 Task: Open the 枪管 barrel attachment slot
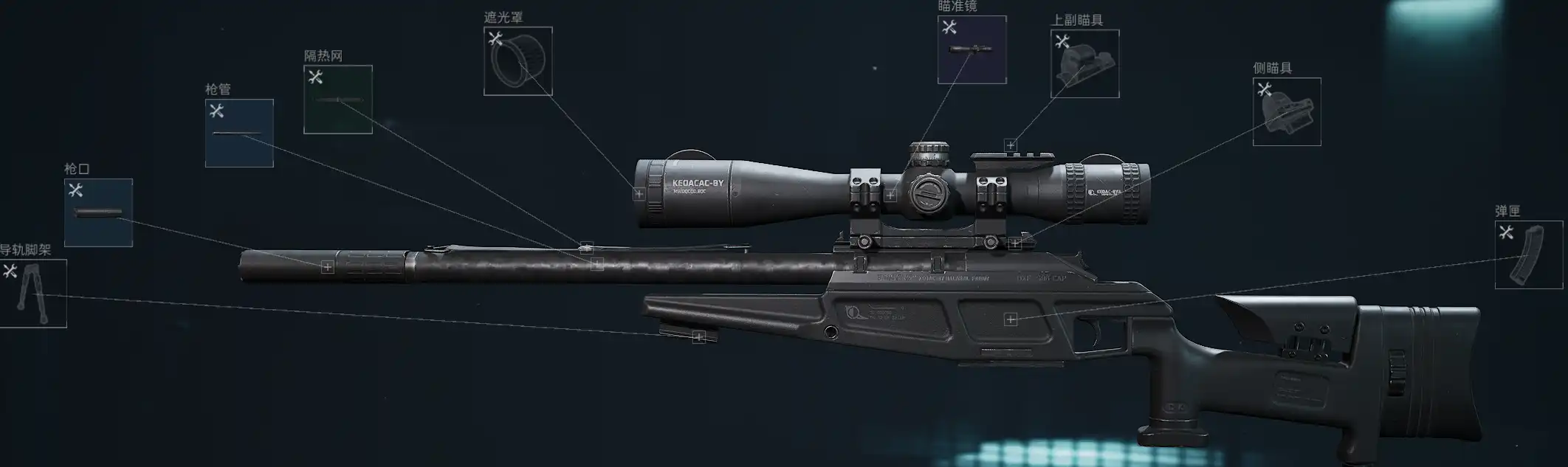pyautogui.click(x=239, y=133)
